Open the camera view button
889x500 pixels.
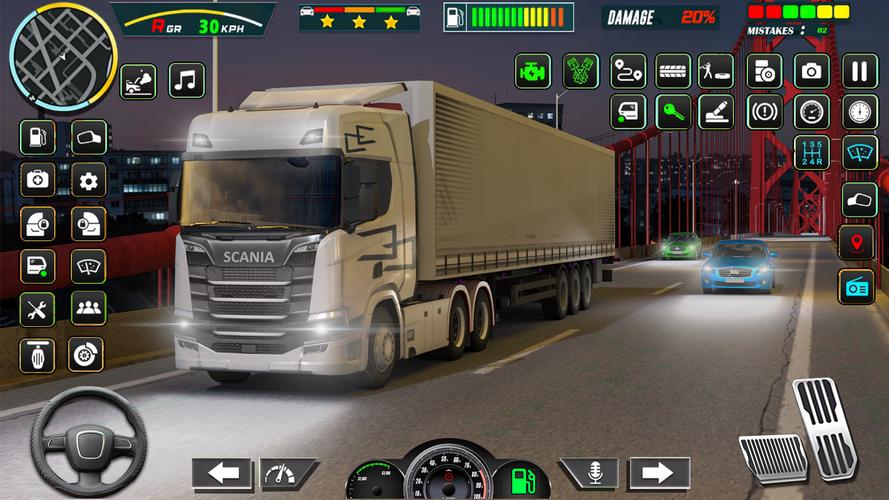[x=811, y=71]
